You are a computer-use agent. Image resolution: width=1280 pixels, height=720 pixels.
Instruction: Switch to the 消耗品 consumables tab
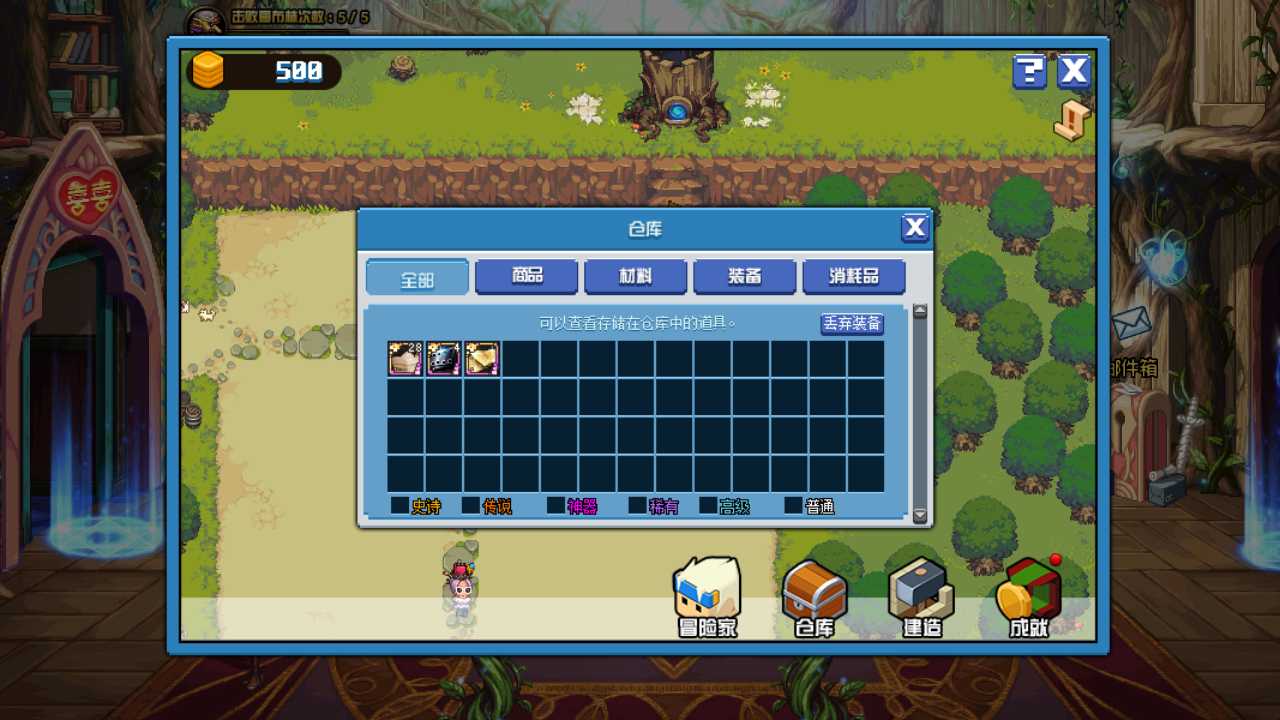[852, 277]
